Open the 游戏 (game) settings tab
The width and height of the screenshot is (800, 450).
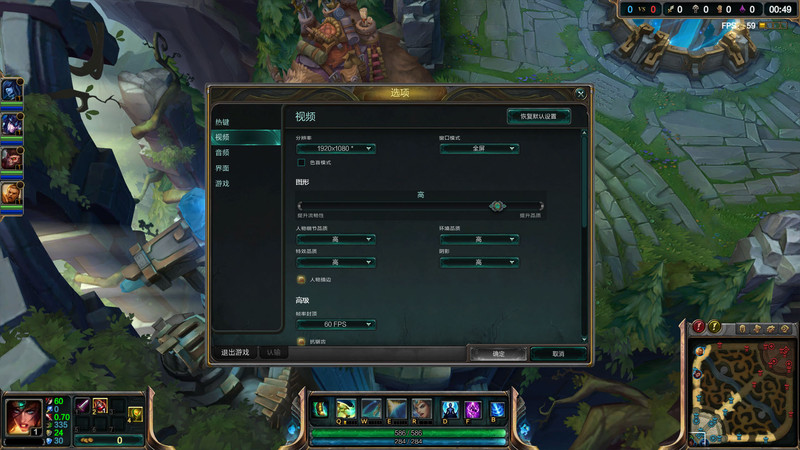click(223, 184)
